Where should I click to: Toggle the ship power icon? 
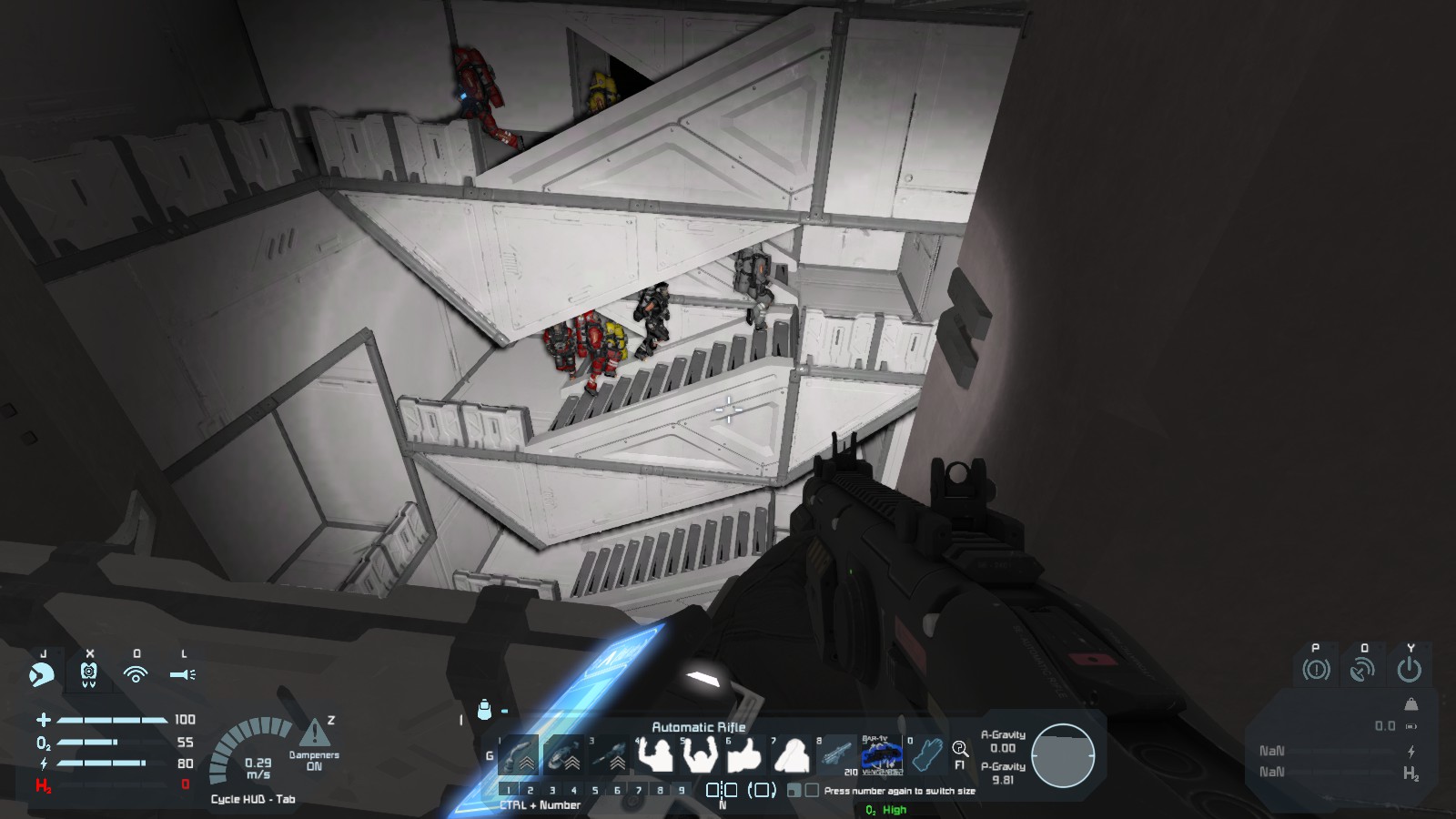(1410, 670)
